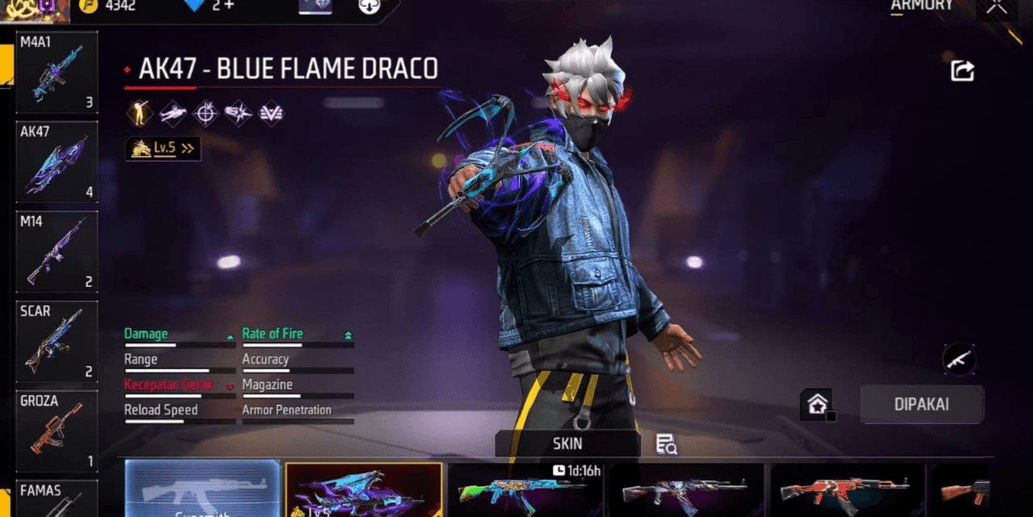Choose the AK47 weapon category

point(57,162)
